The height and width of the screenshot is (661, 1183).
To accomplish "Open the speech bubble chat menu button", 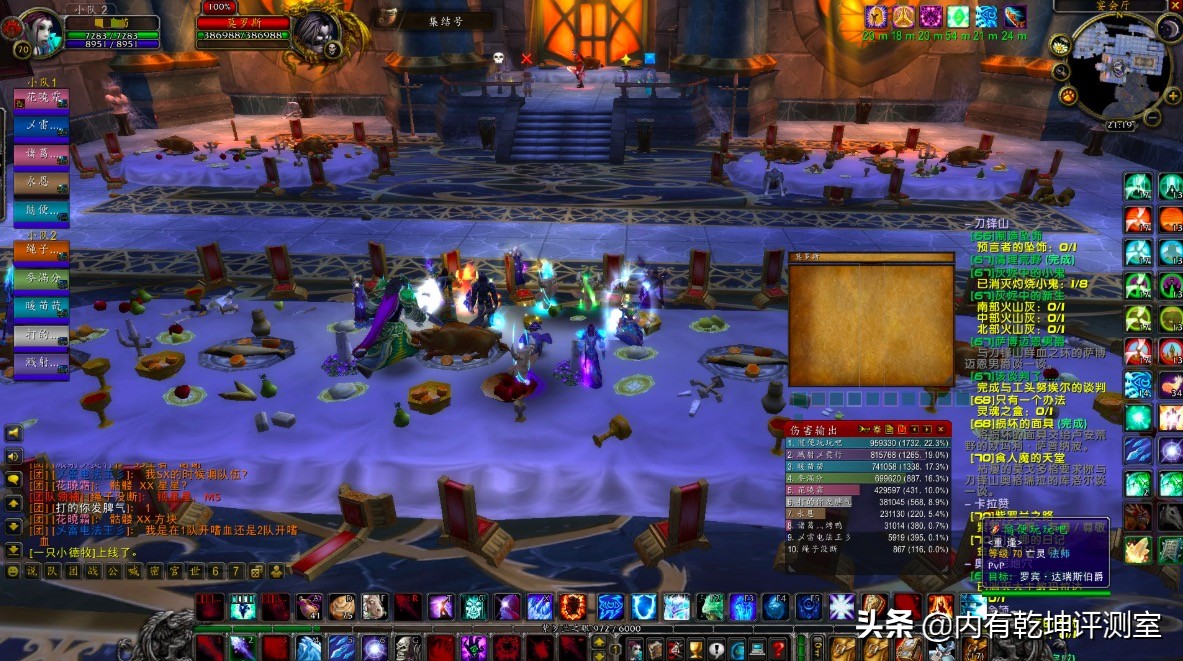I will pyautogui.click(x=13, y=478).
